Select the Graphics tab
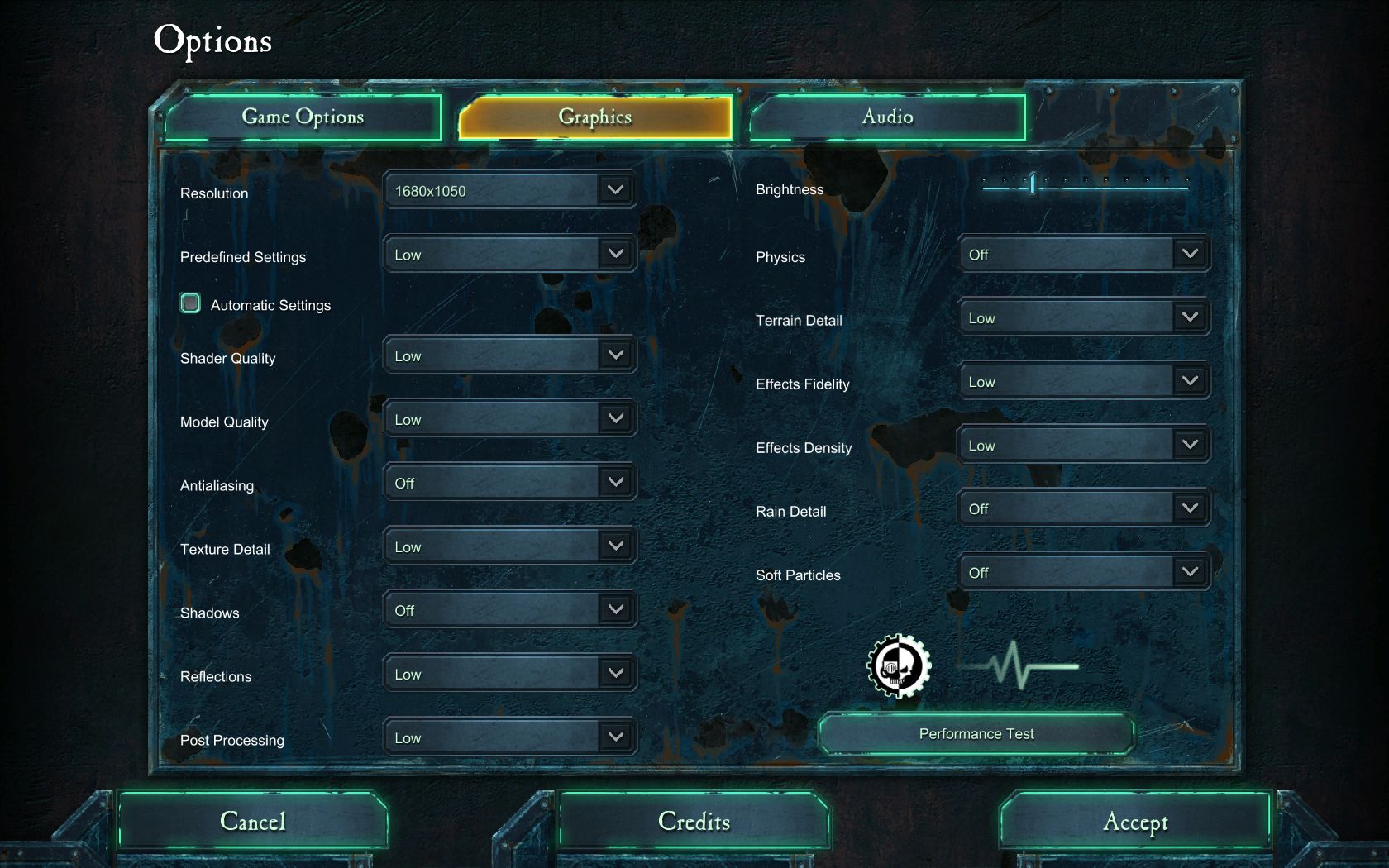This screenshot has width=1389, height=868. point(595,117)
